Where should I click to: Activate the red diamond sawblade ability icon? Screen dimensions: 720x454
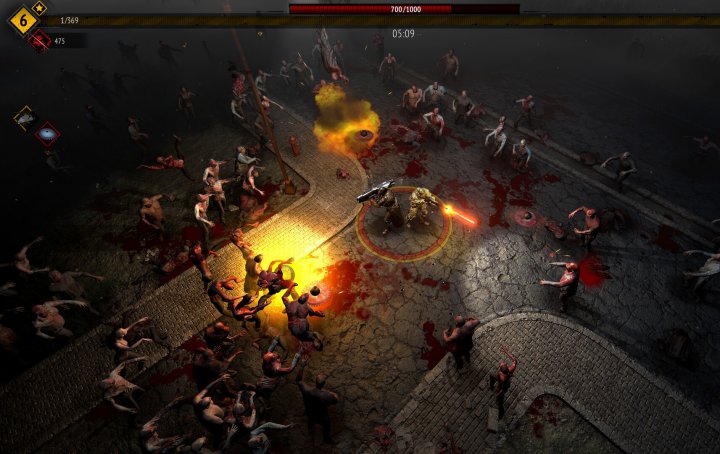pyautogui.click(x=47, y=133)
